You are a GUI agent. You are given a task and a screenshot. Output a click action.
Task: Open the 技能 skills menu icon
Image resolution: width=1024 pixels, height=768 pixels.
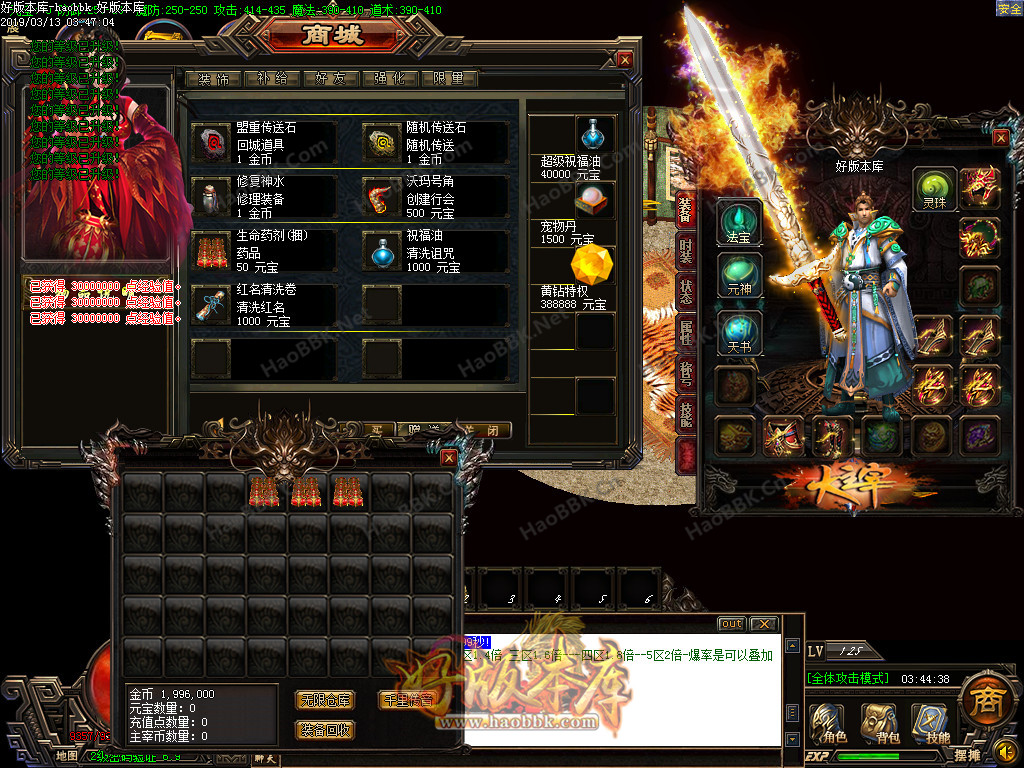point(931,724)
